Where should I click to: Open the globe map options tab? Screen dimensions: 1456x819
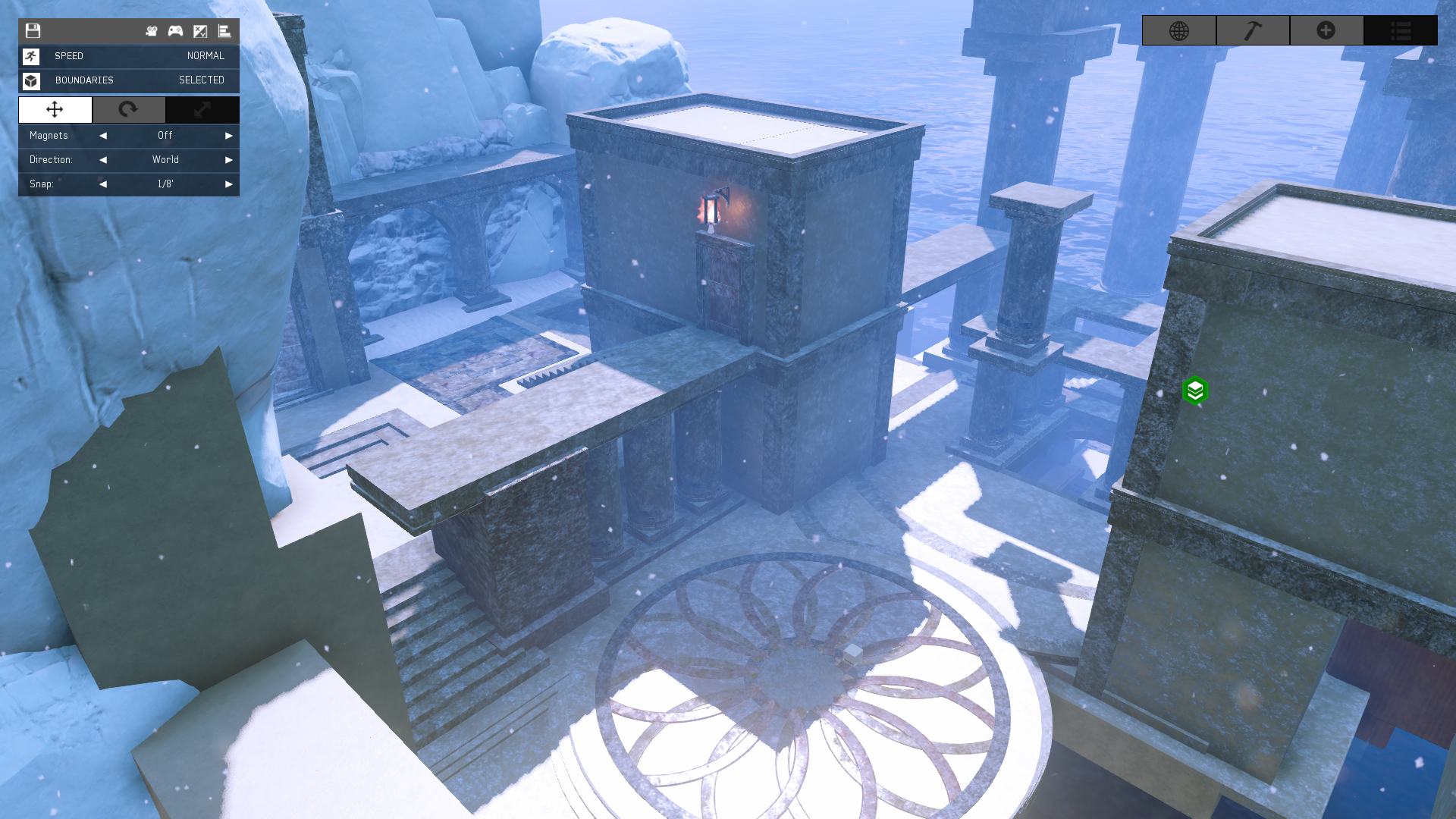pyautogui.click(x=1179, y=31)
